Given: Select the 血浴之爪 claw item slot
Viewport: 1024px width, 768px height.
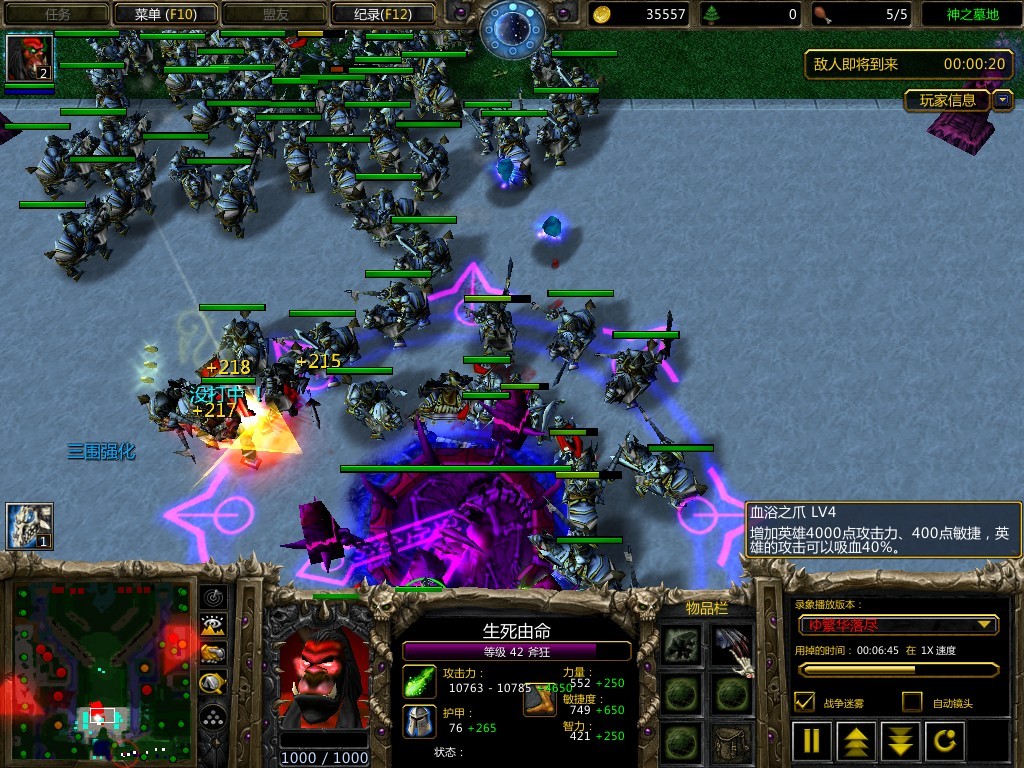Looking at the screenshot, I should pyautogui.click(x=731, y=645).
